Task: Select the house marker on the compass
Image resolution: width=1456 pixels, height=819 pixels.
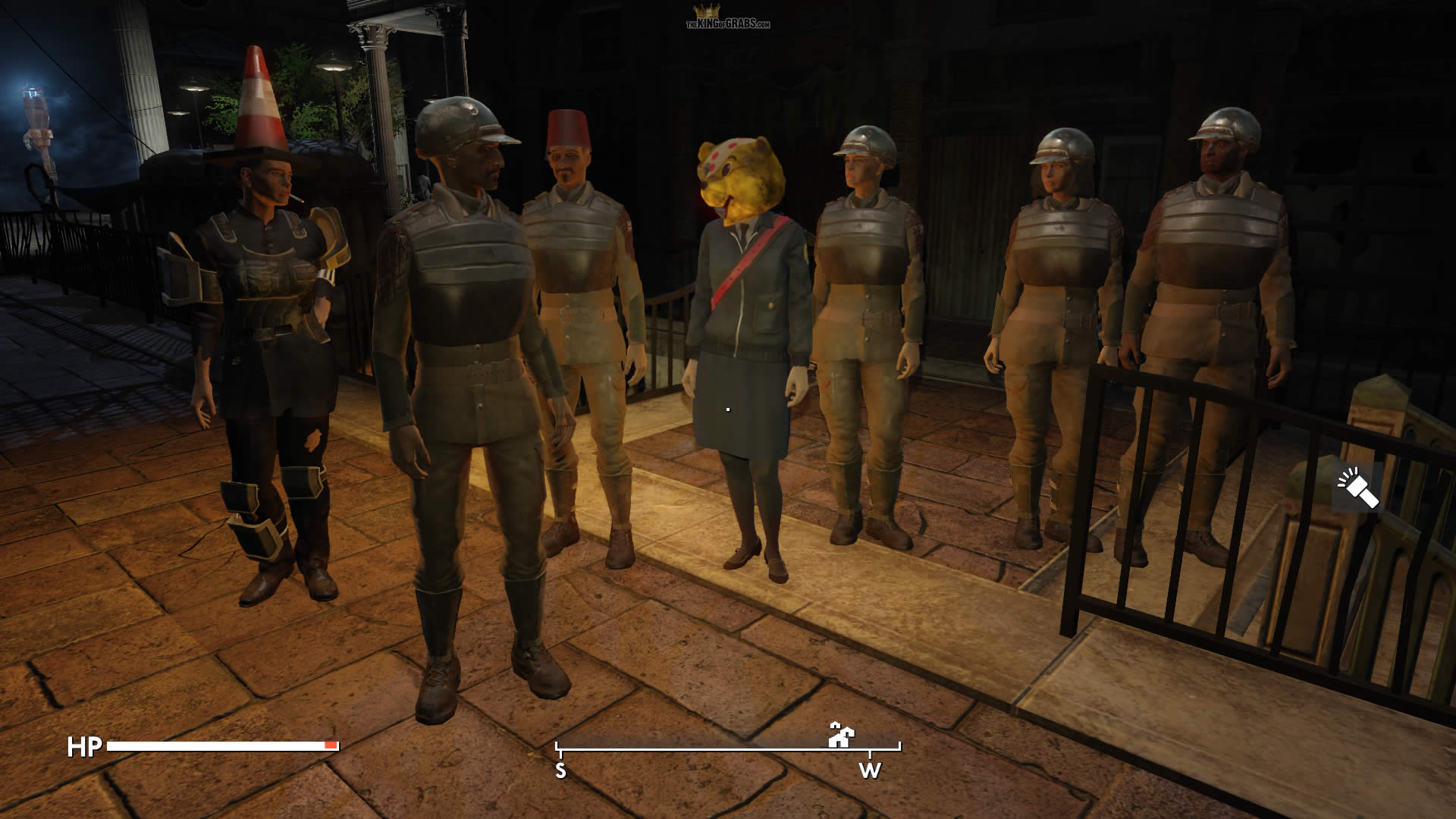Action: [x=841, y=734]
